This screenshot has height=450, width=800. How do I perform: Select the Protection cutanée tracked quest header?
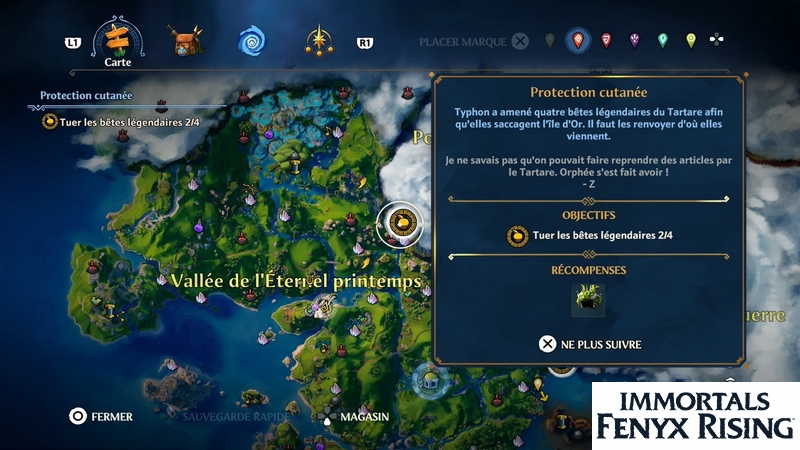click(86, 96)
